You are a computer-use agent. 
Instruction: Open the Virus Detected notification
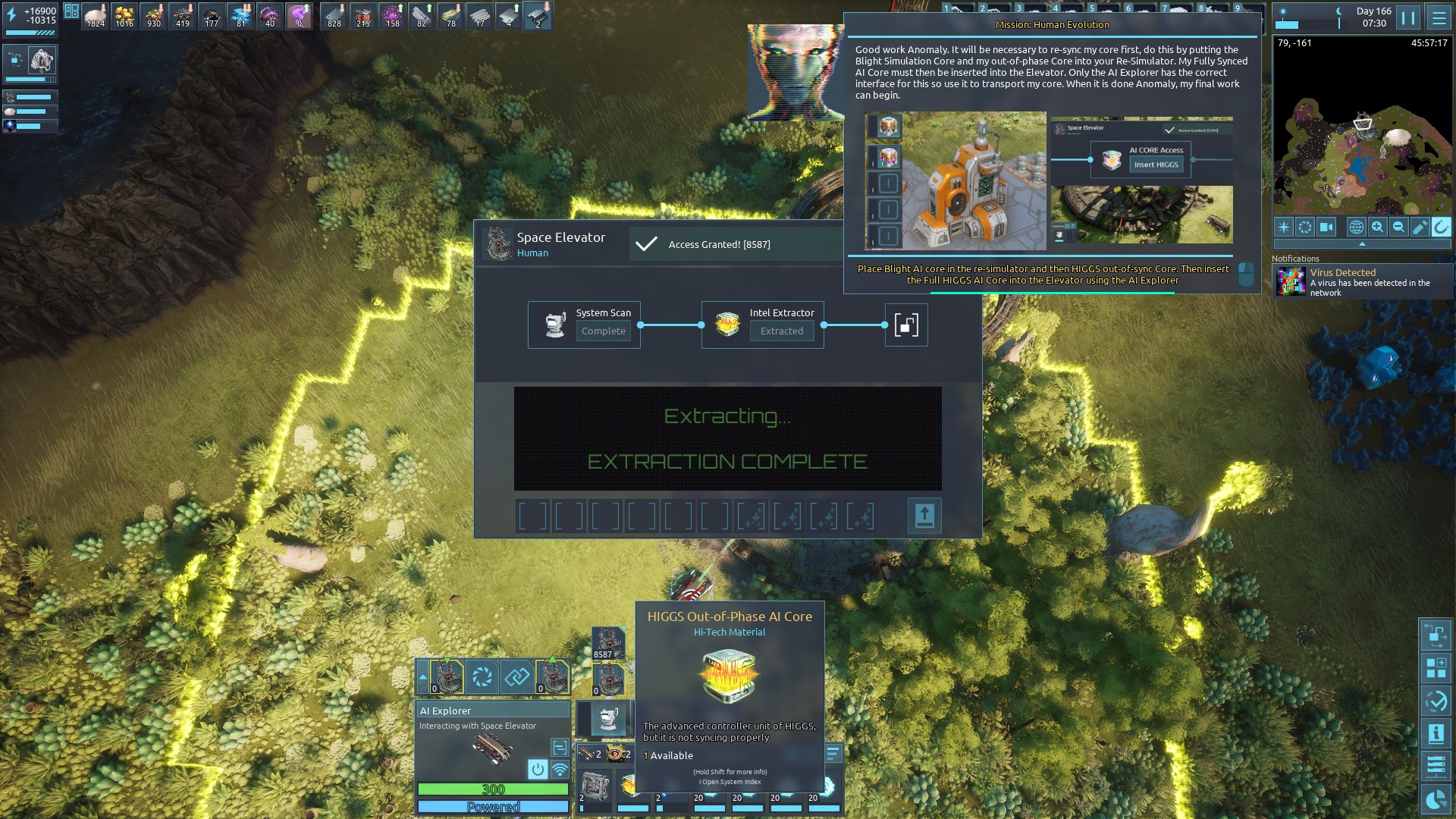(1363, 282)
